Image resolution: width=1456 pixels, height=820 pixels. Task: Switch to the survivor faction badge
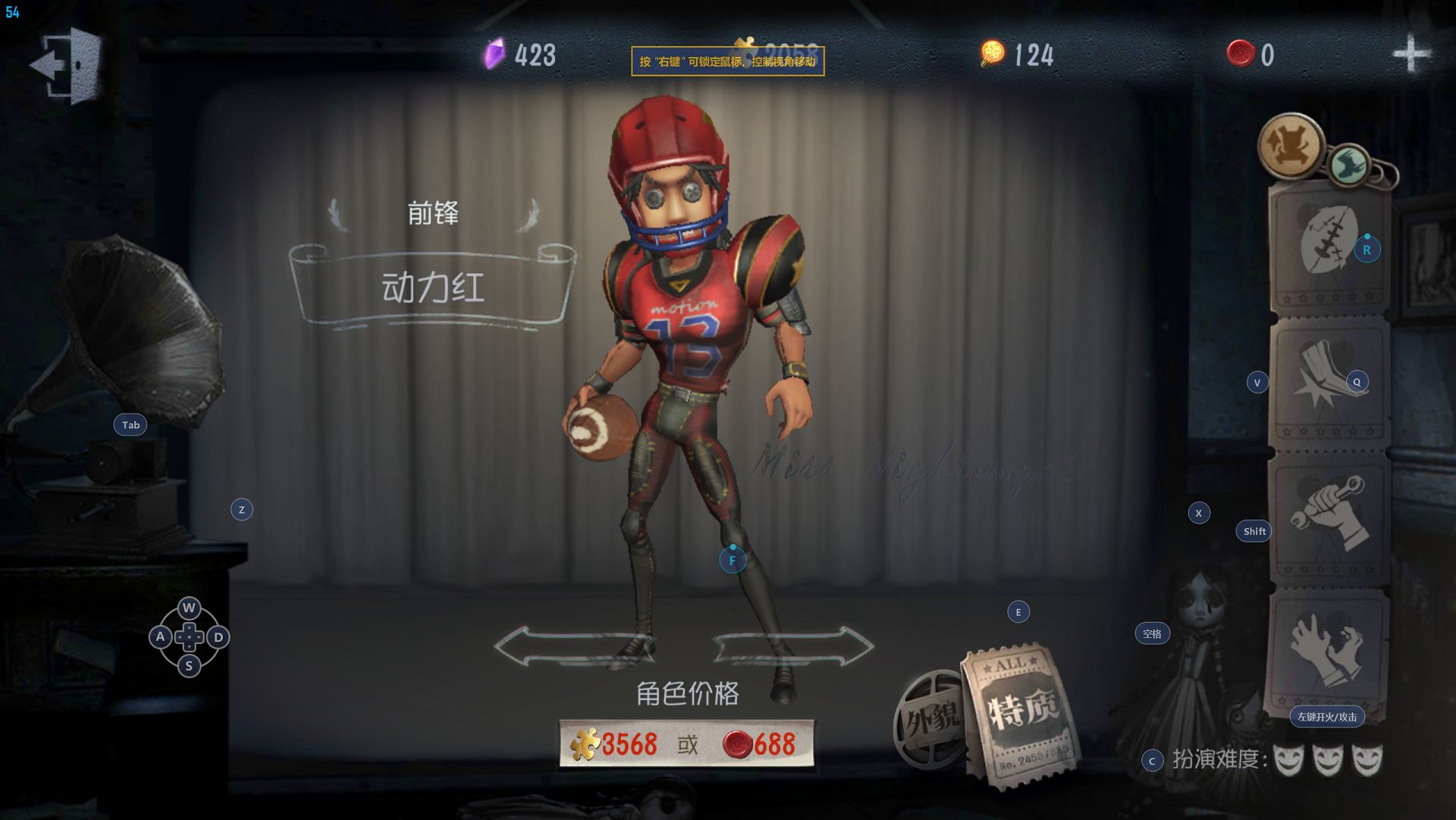click(1290, 146)
